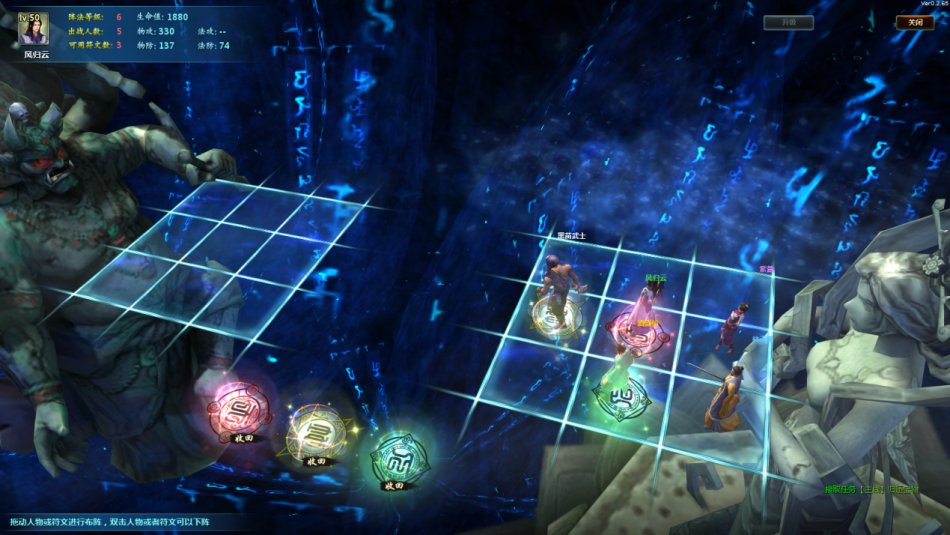
Task: Recall the golden rune with 收回
Action: (316, 461)
